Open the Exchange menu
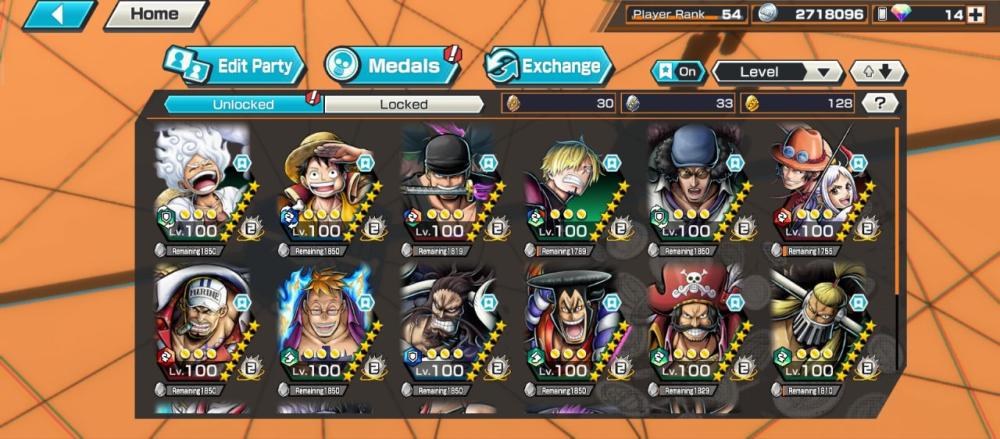Screen dimensions: 1000x439 coord(548,67)
